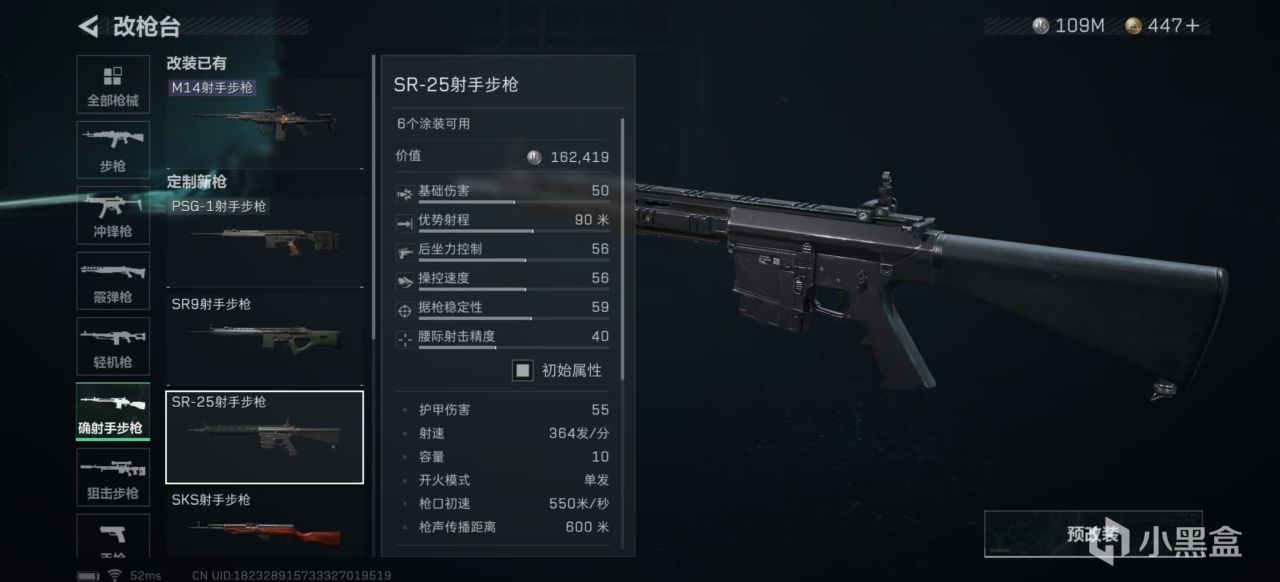Select the SR-25射手步枪 card

pos(264,437)
